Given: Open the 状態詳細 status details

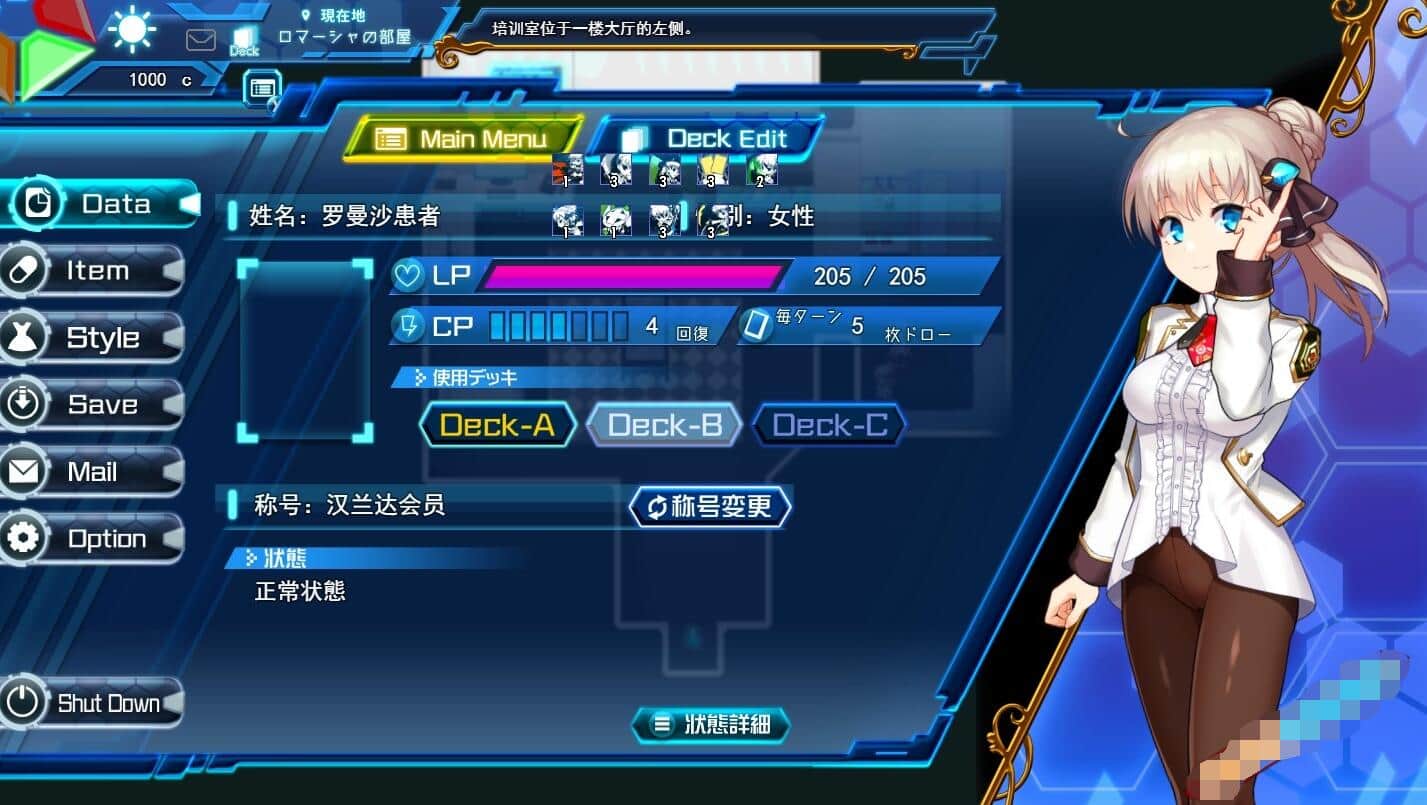Looking at the screenshot, I should [x=712, y=725].
